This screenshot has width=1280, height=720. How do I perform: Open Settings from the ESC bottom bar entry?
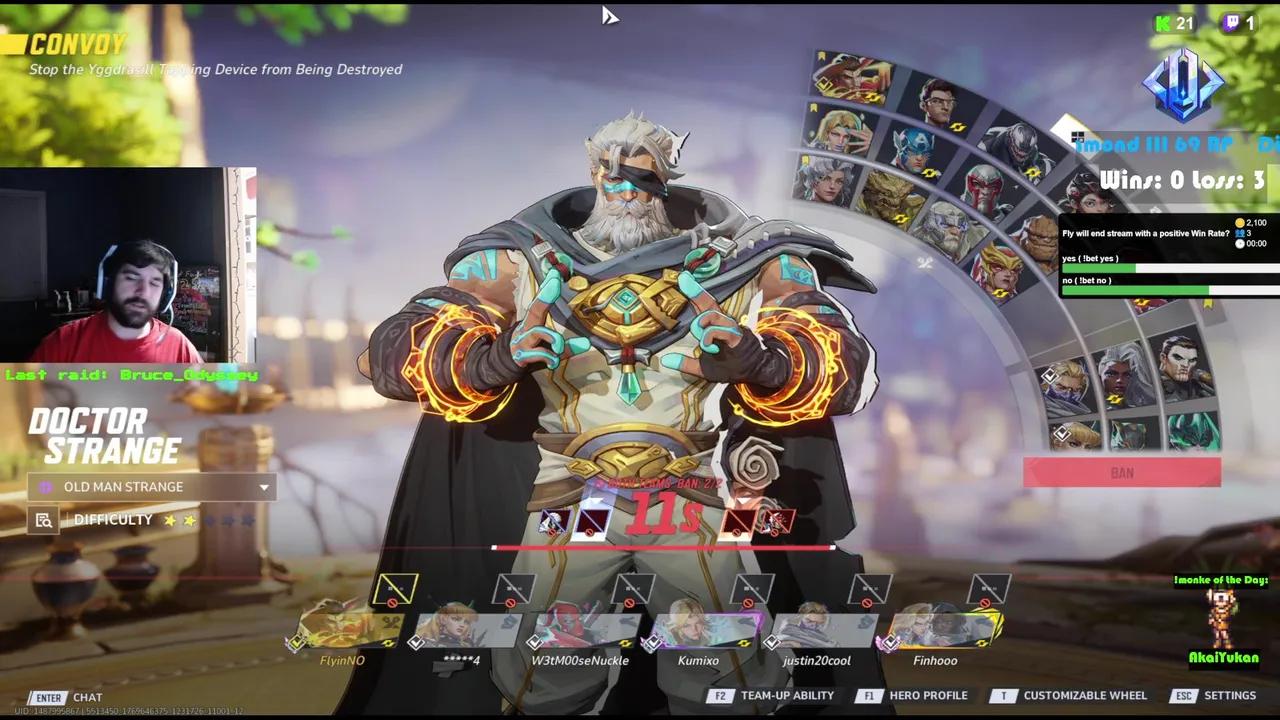1184,695
